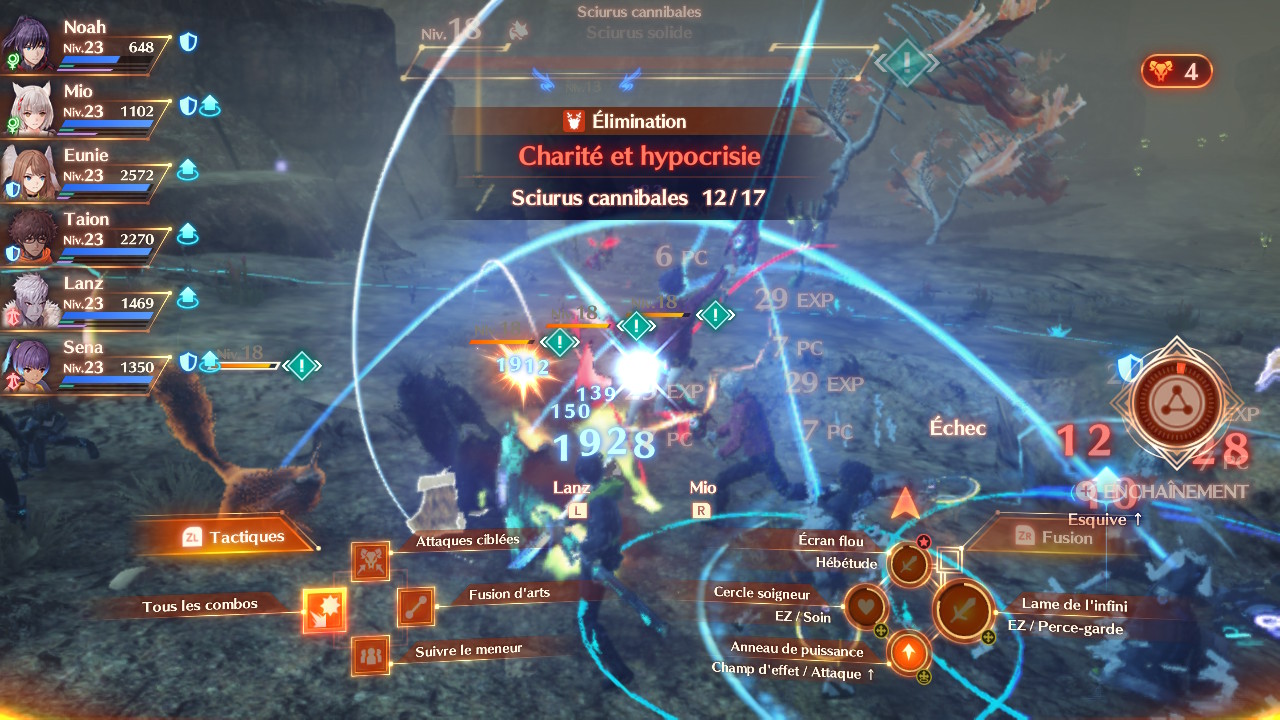Image resolution: width=1280 pixels, height=720 pixels.
Task: Use the Cercle soigneur heart art
Action: click(x=865, y=606)
